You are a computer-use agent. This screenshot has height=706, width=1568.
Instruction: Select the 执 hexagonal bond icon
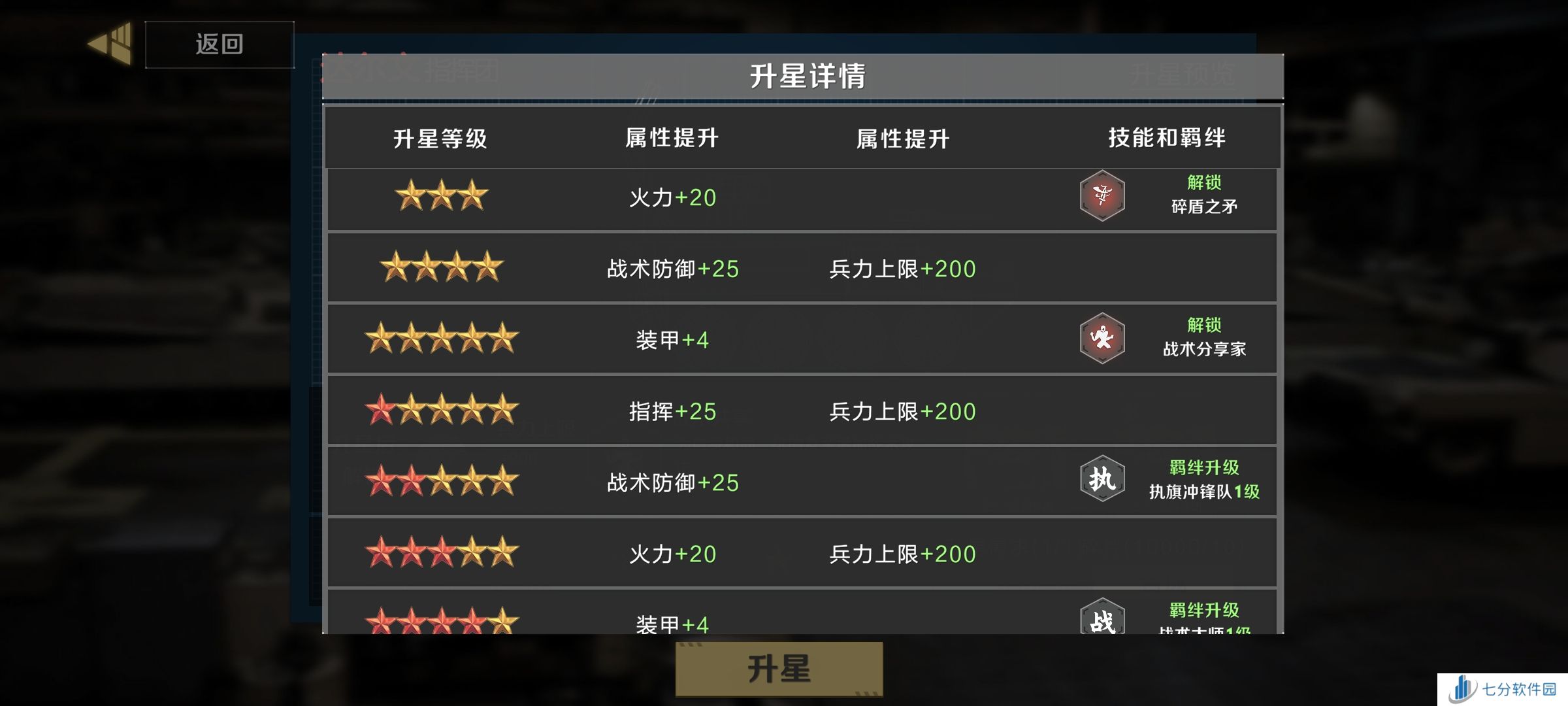tap(1103, 479)
